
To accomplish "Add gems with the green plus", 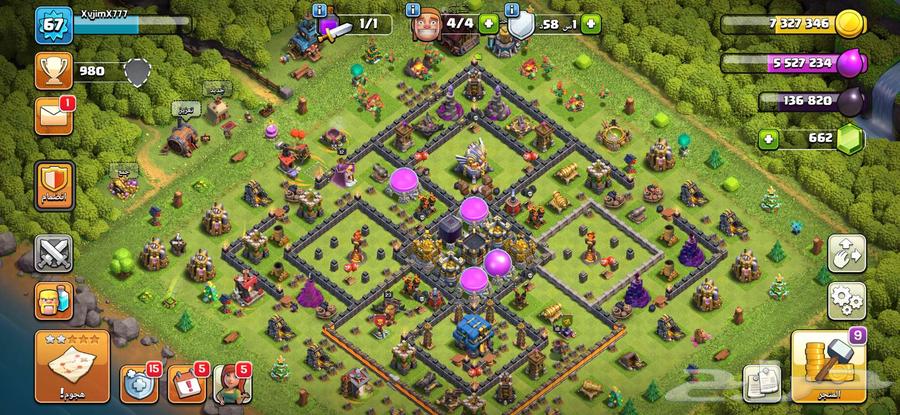I will [768, 138].
